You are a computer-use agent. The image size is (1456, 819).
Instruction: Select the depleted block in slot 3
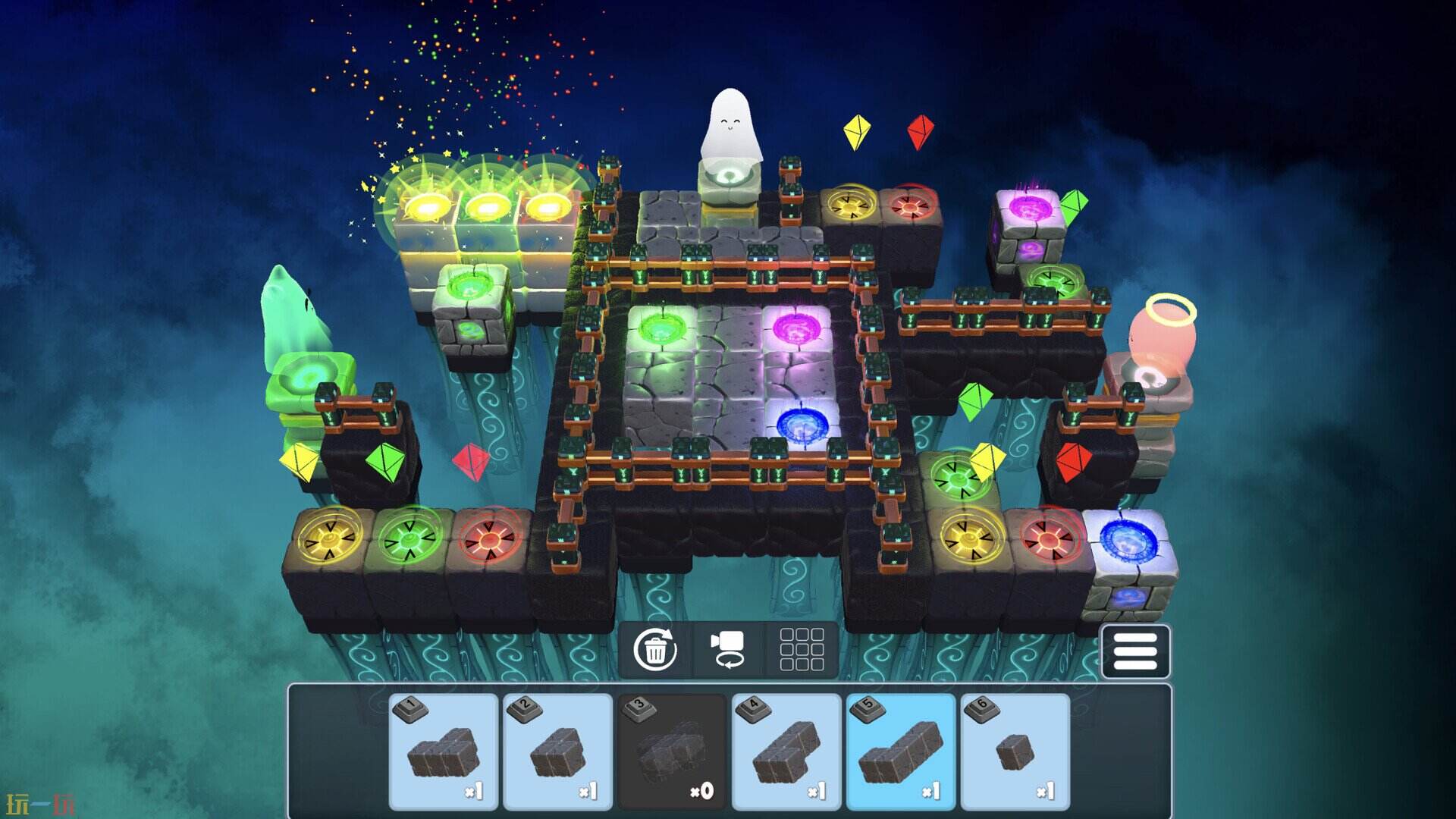pos(672,752)
